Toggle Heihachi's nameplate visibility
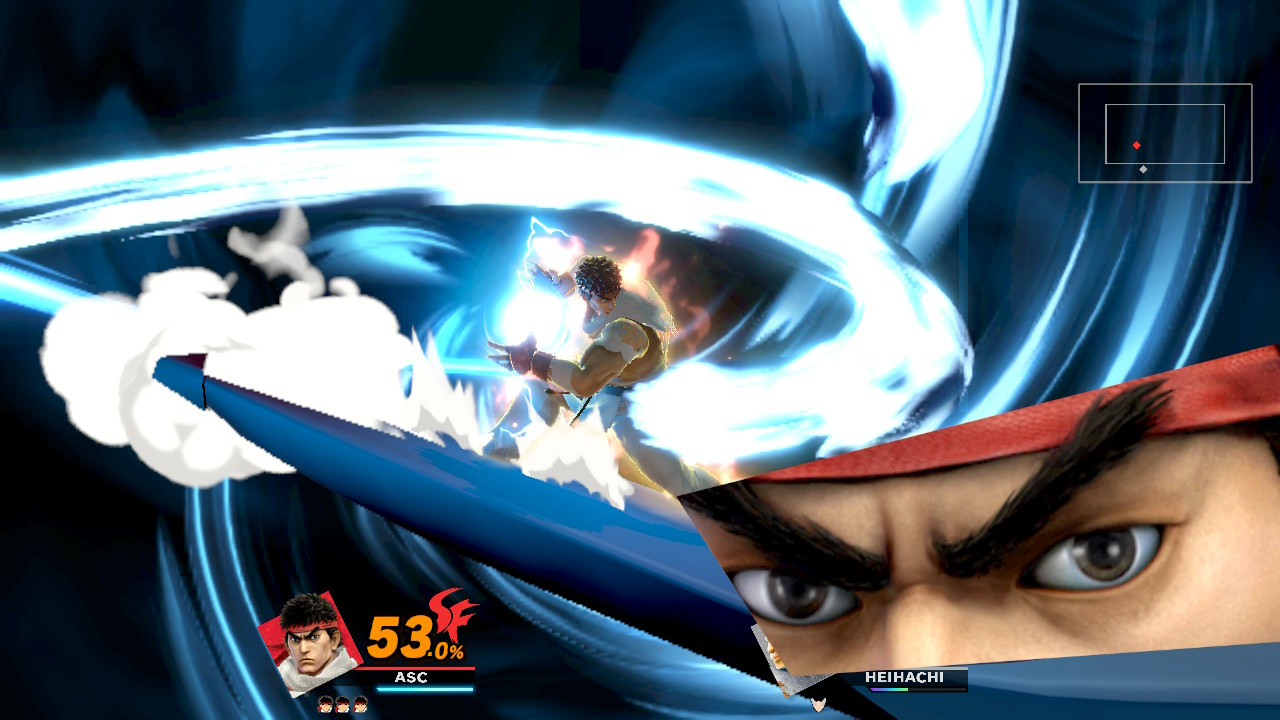 (x=905, y=677)
